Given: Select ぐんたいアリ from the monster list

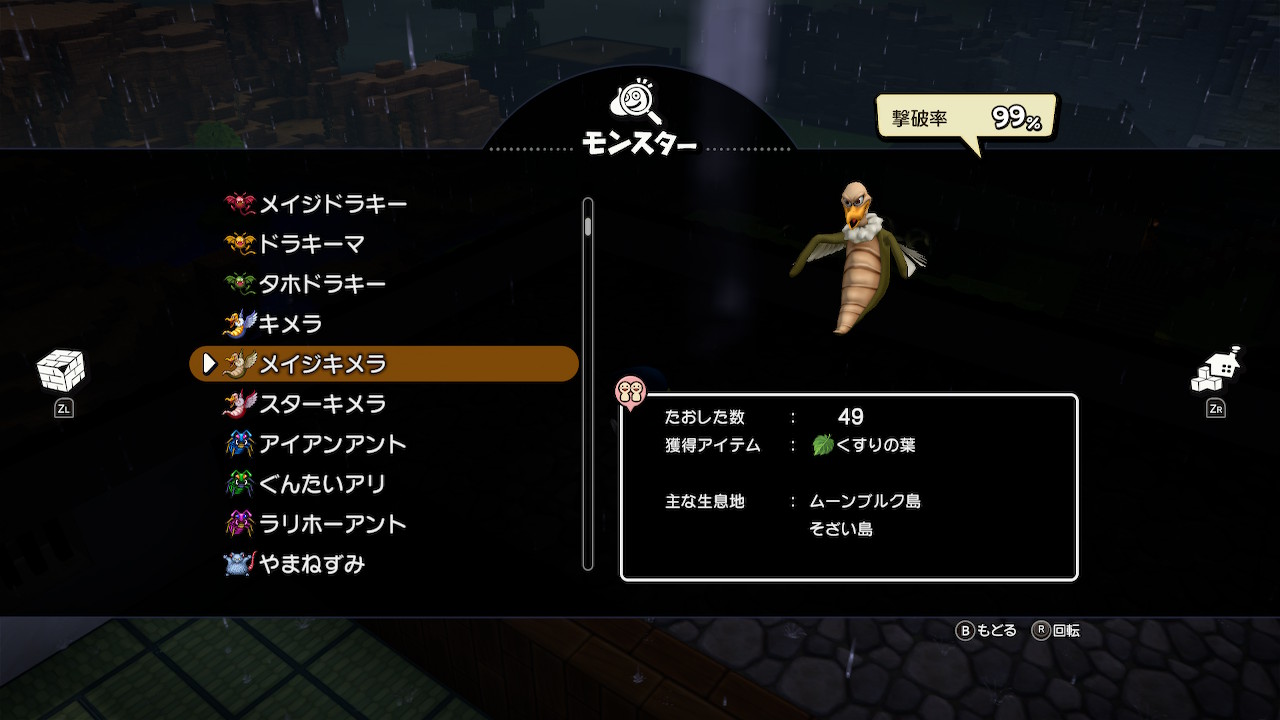Looking at the screenshot, I should (321, 484).
